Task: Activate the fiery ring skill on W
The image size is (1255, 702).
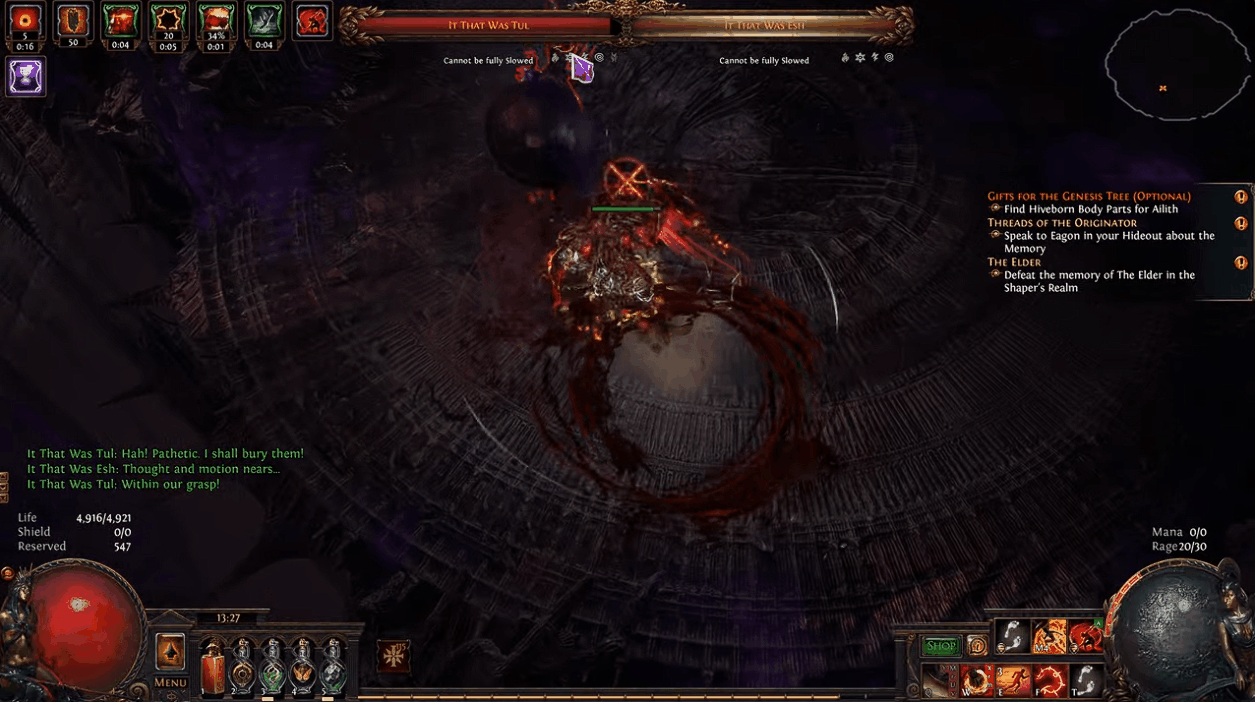Action: click(x=977, y=681)
